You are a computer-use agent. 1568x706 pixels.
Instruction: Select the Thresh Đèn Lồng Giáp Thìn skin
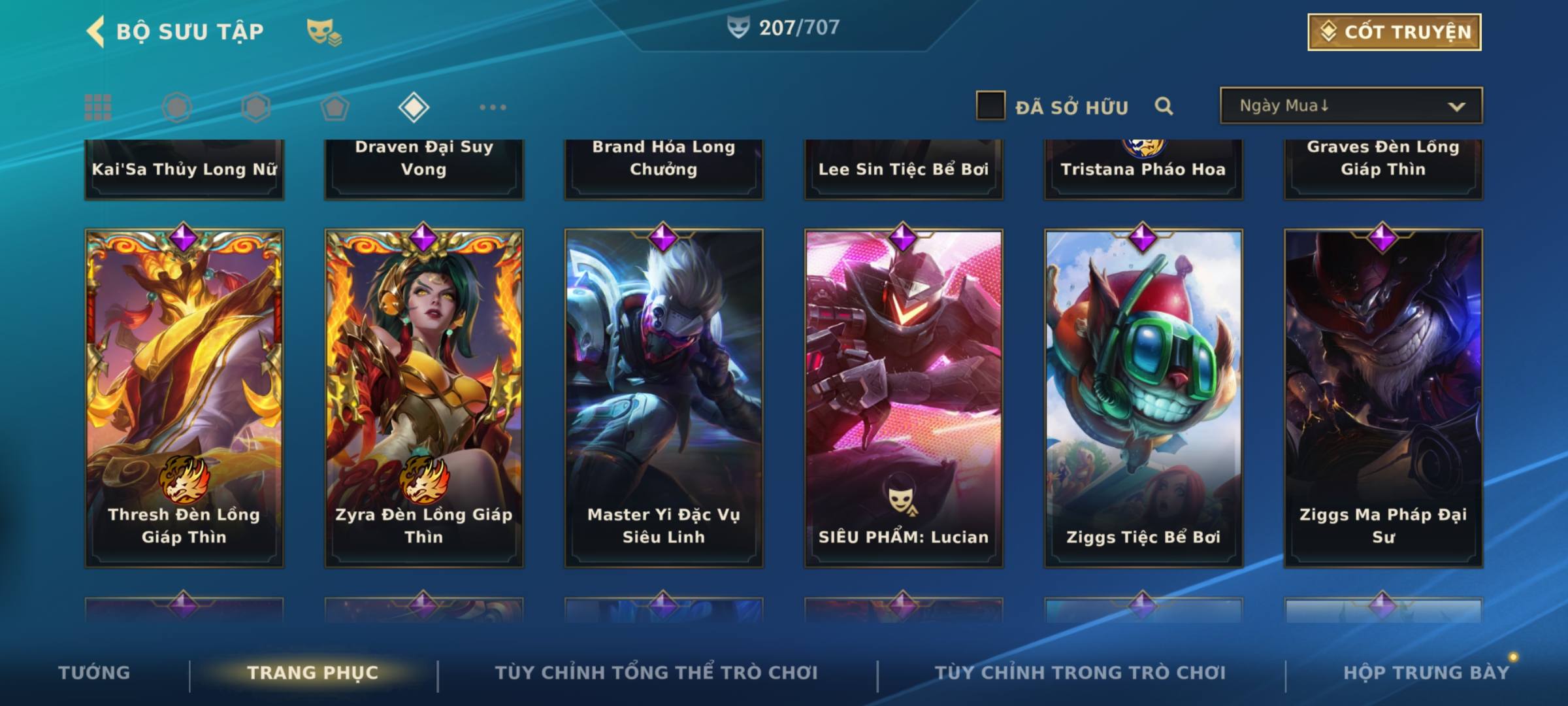coord(184,397)
